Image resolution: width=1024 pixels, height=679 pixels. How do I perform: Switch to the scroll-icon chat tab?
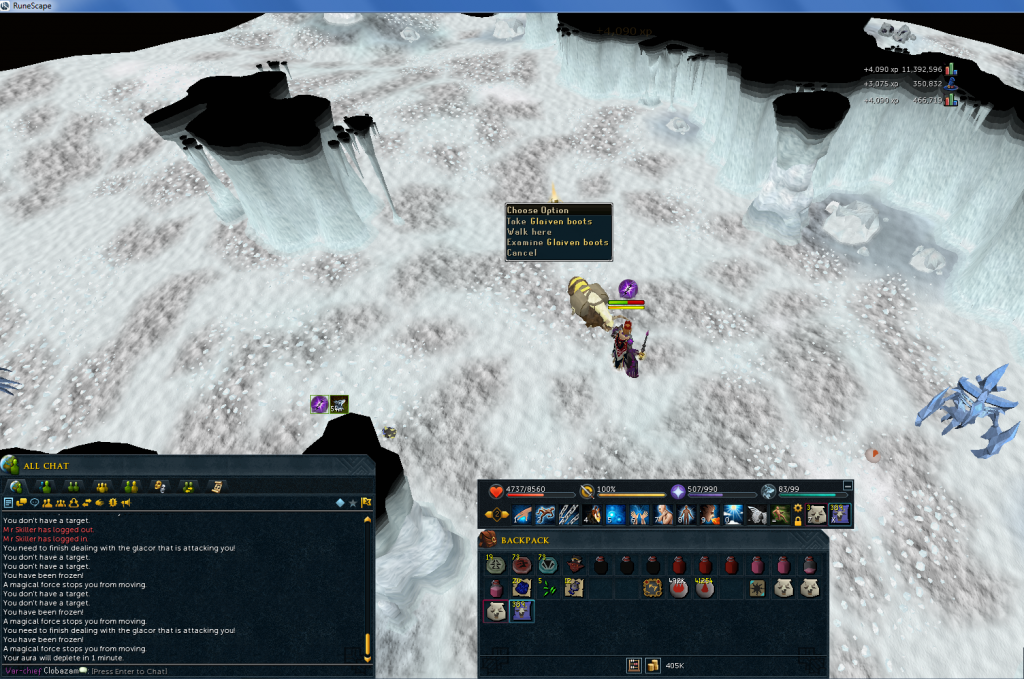pos(216,486)
